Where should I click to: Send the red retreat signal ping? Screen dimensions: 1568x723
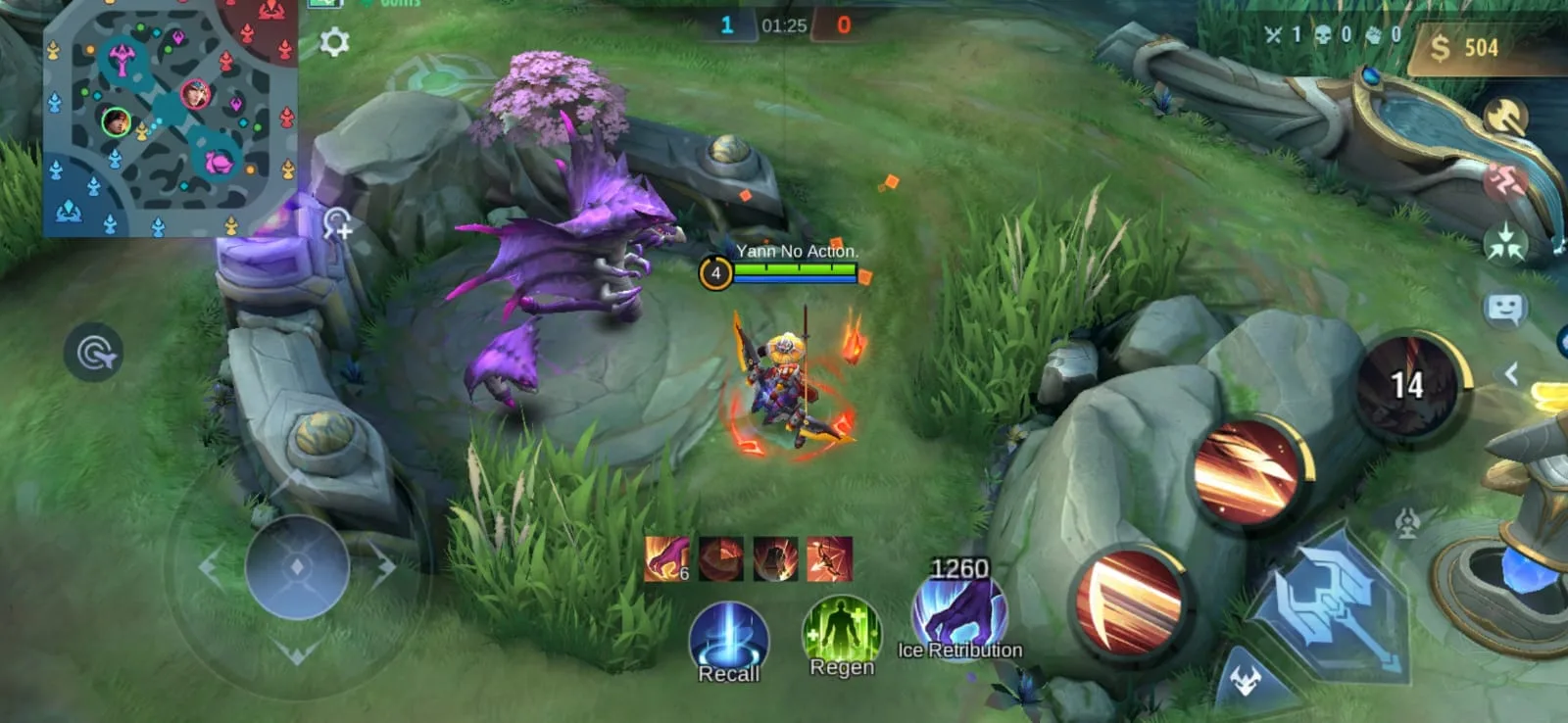coord(1504,181)
